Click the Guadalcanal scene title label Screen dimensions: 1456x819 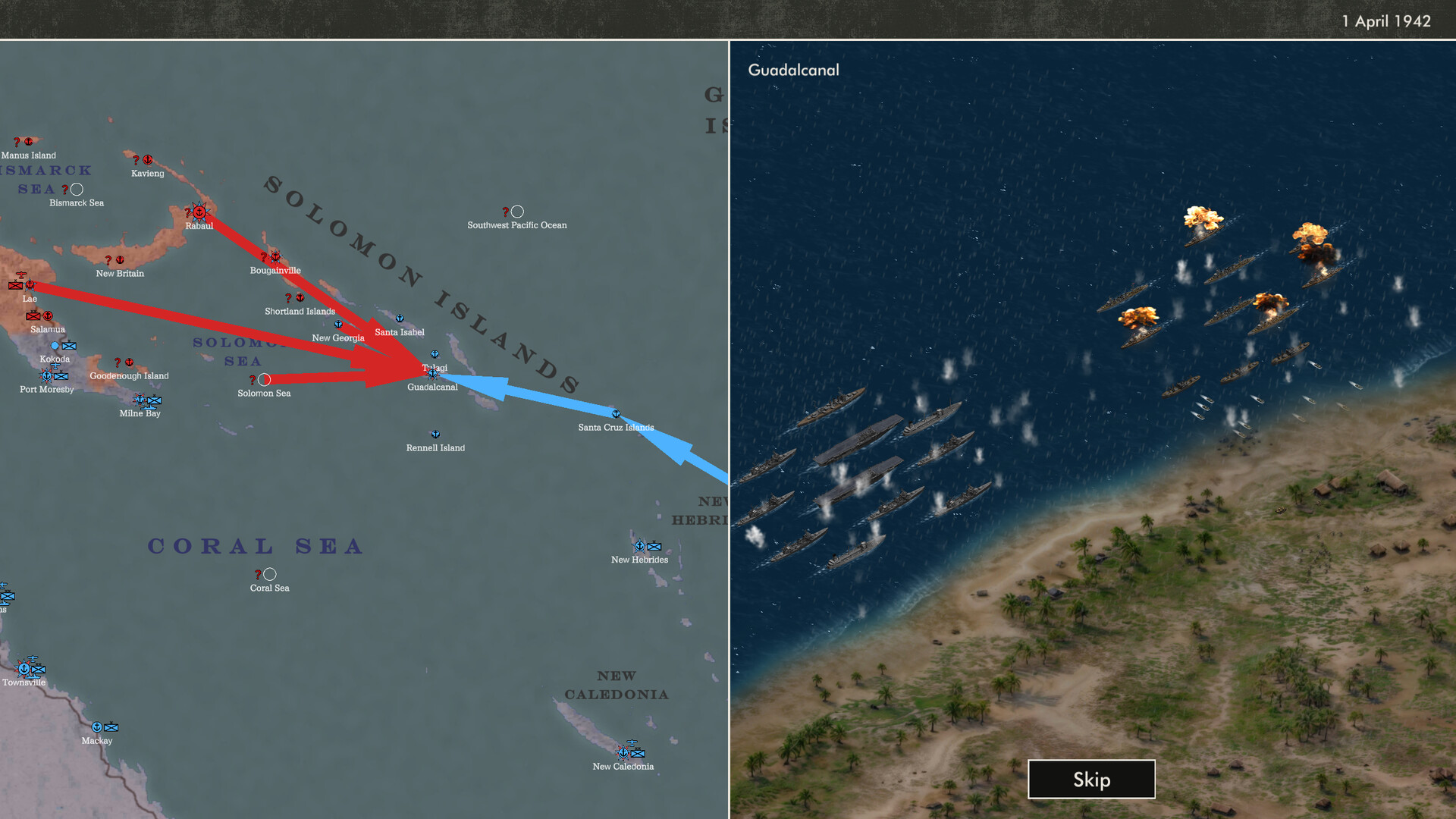point(793,70)
